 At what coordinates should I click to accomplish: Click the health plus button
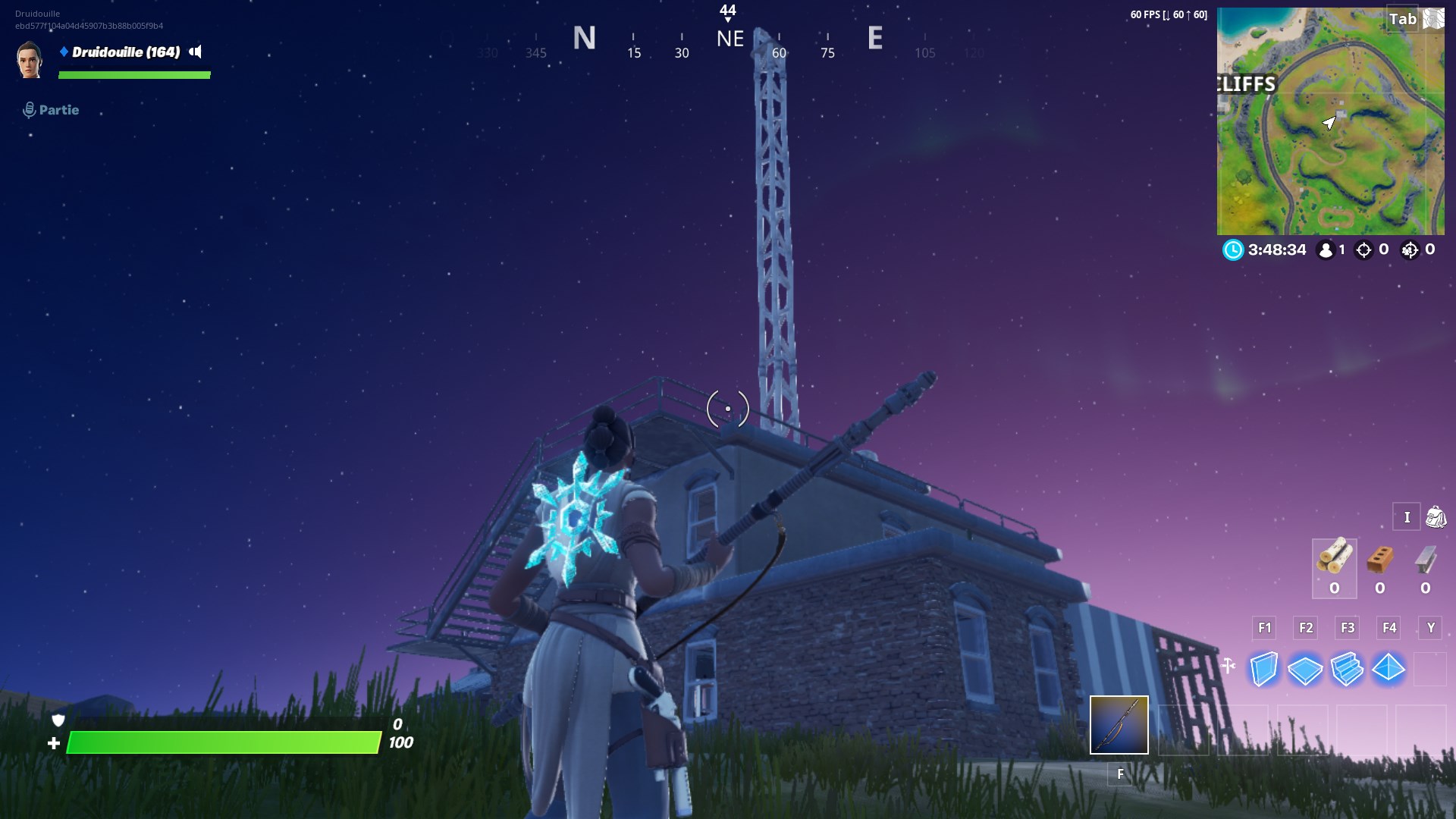pos(55,742)
